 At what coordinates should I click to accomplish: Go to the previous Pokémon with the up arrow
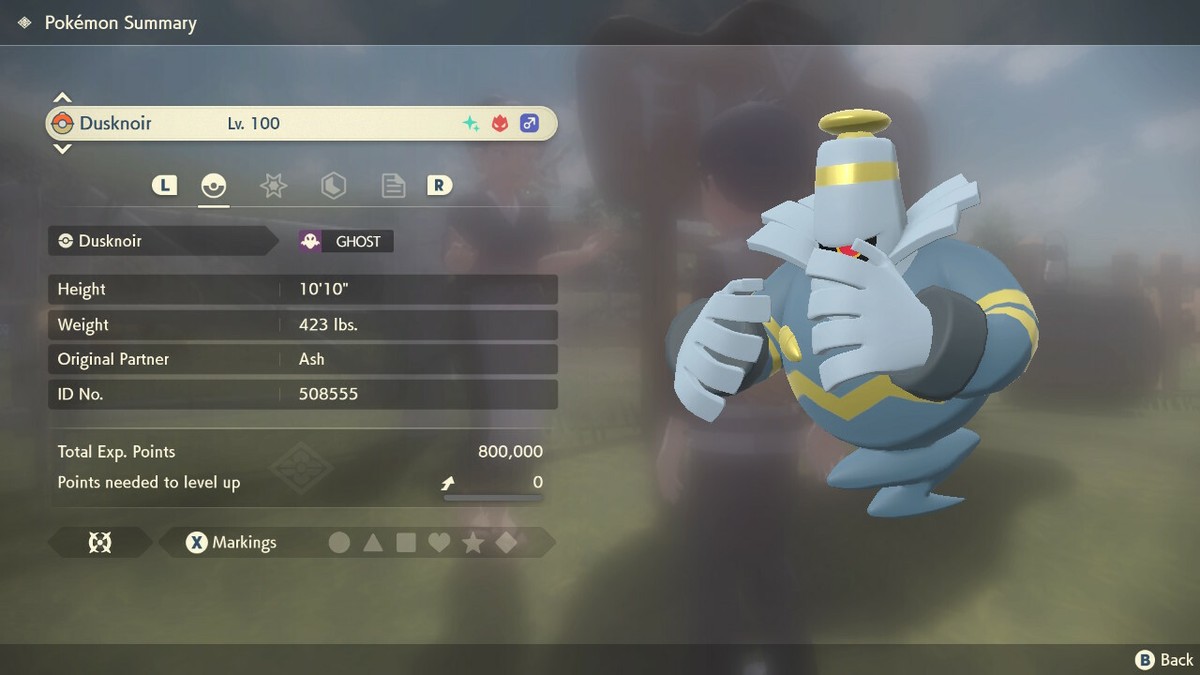click(62, 98)
